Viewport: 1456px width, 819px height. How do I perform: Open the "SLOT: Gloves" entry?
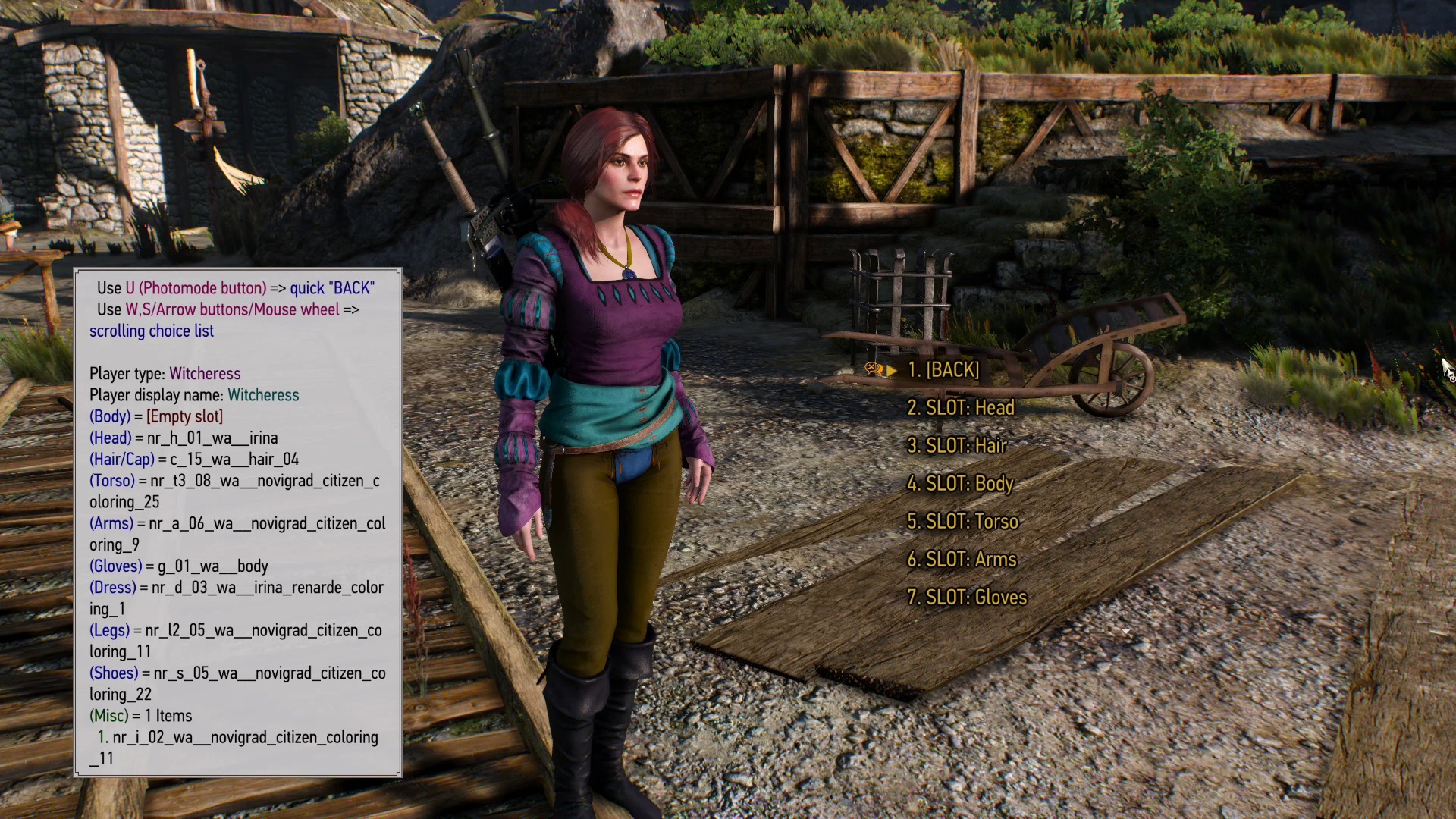(x=967, y=598)
